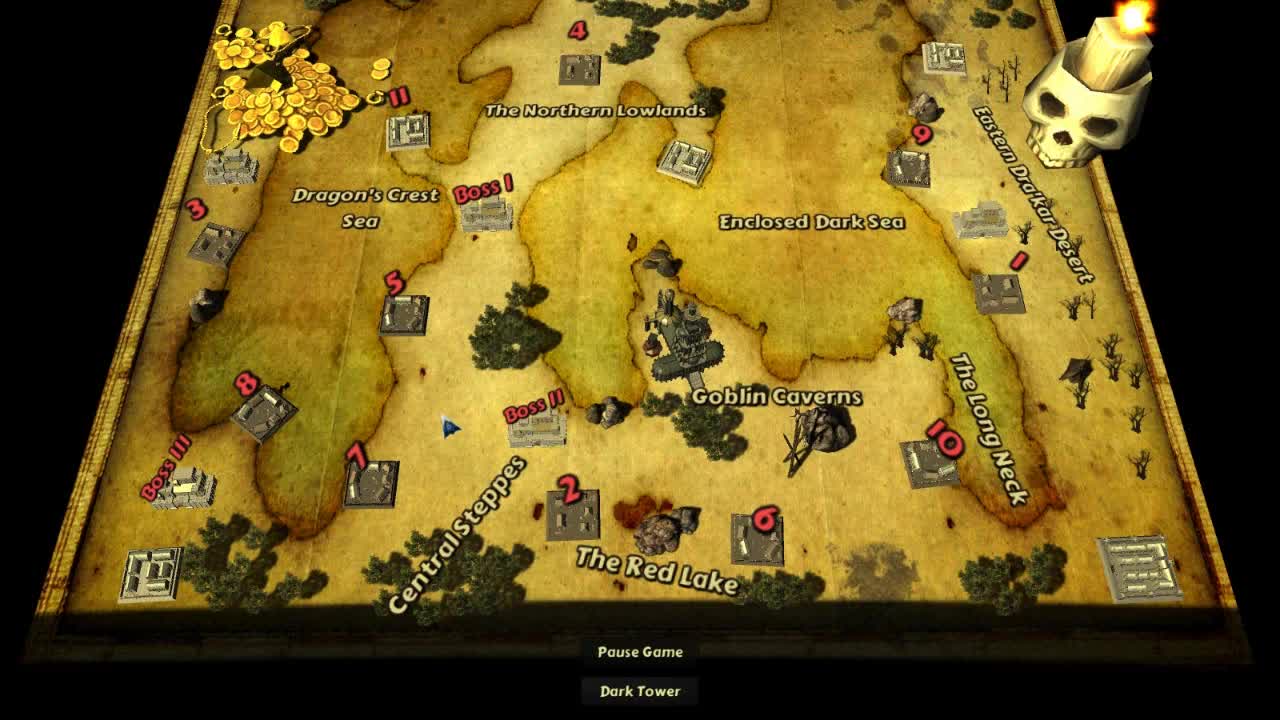Select level 1 in the desert region
Screen dimensions: 1280x720
pos(998,292)
